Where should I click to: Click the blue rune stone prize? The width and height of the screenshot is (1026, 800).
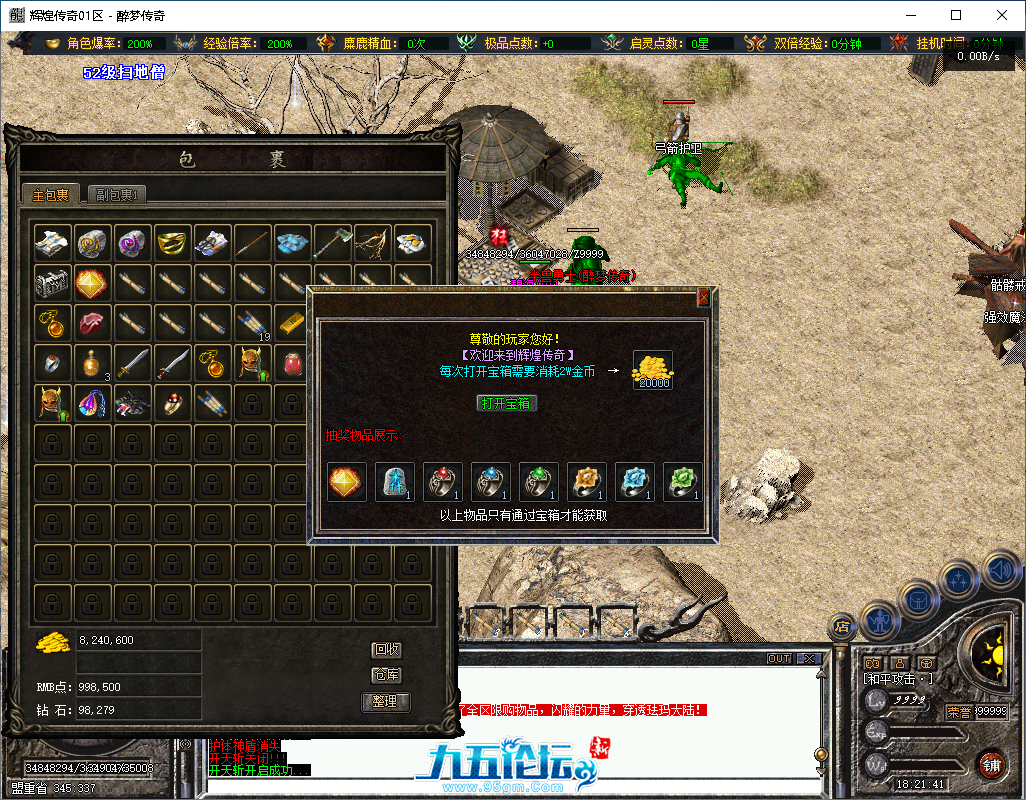point(394,482)
